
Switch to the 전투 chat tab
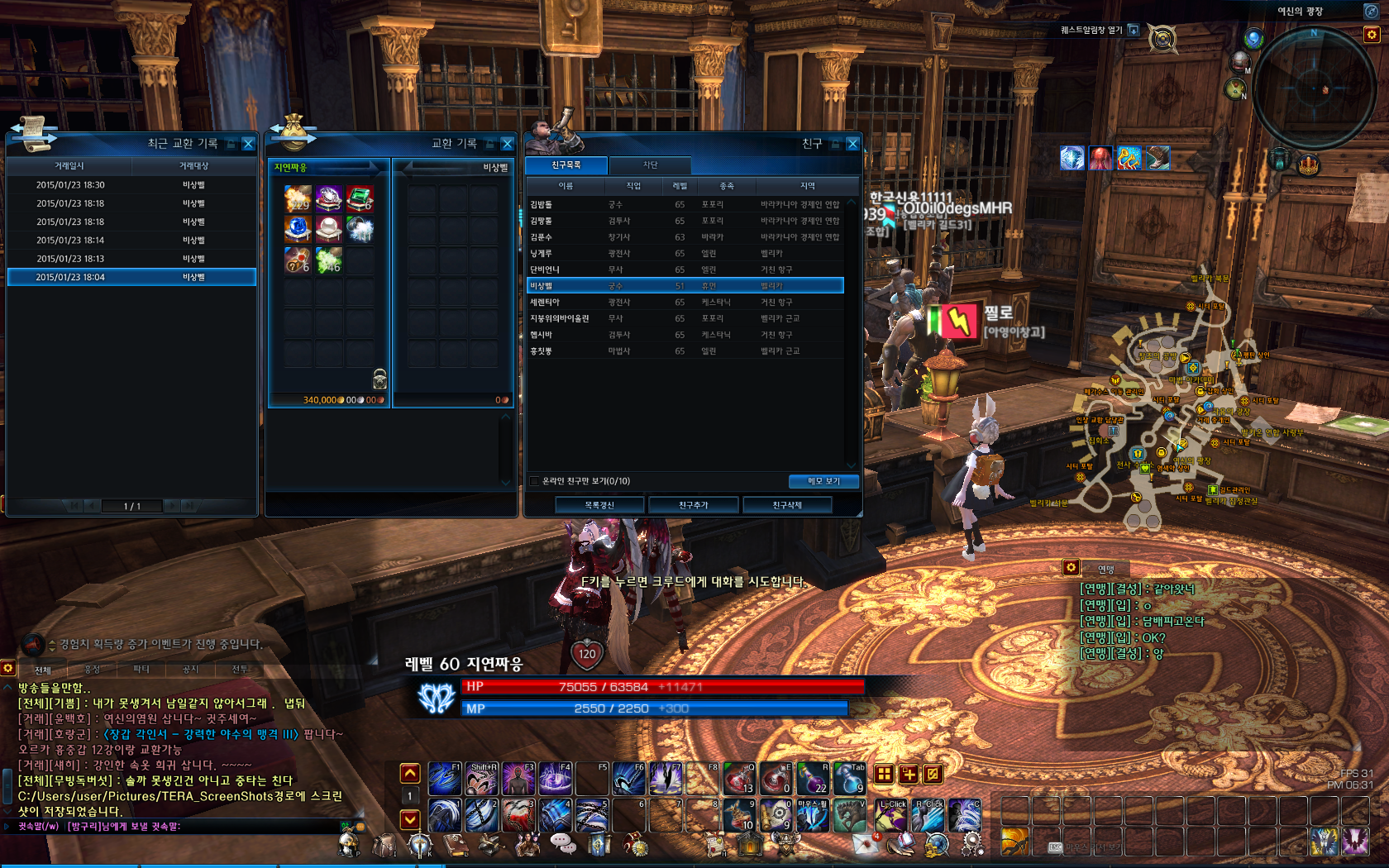[240, 670]
